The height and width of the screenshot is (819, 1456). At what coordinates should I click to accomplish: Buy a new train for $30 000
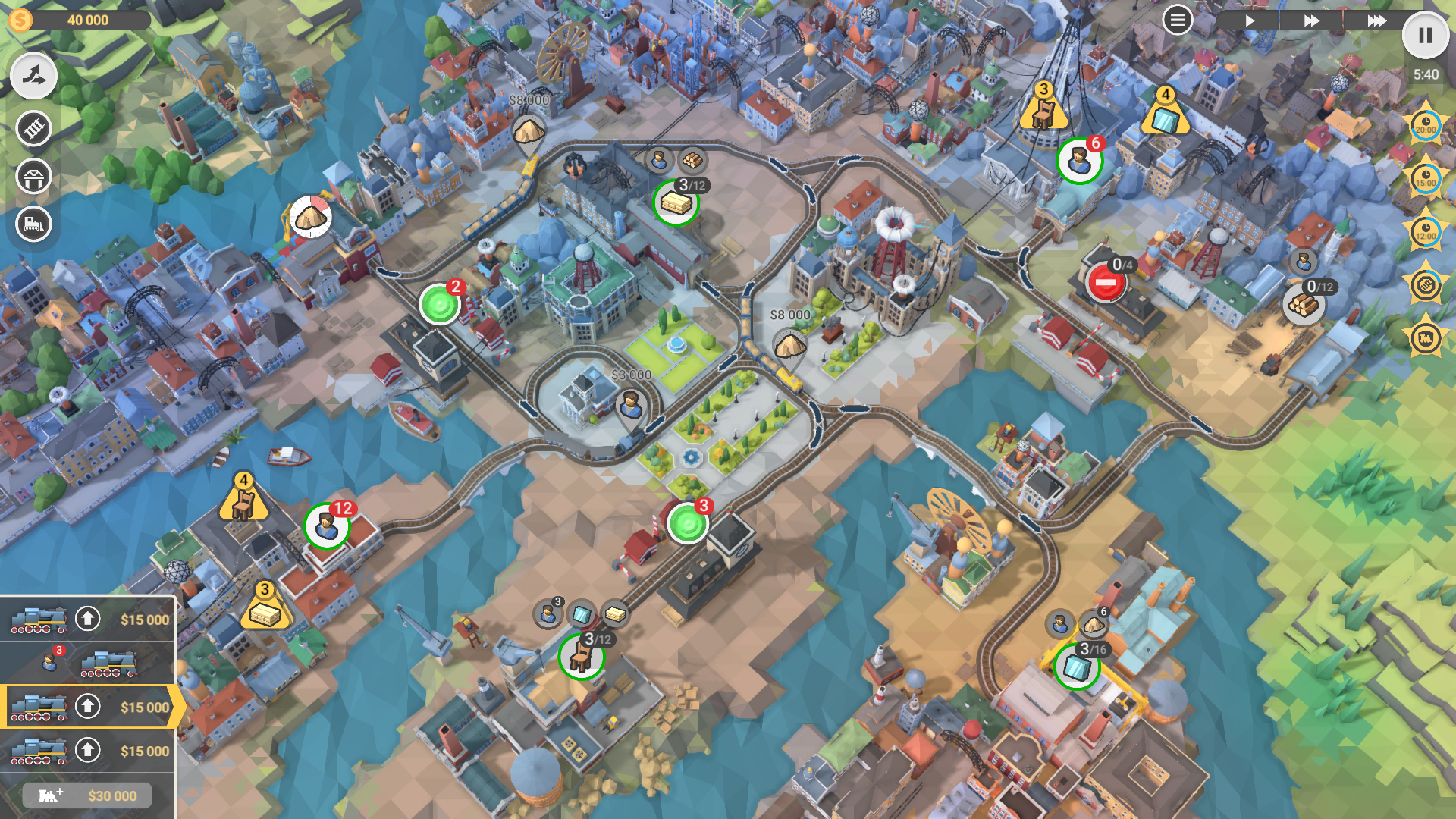87,795
